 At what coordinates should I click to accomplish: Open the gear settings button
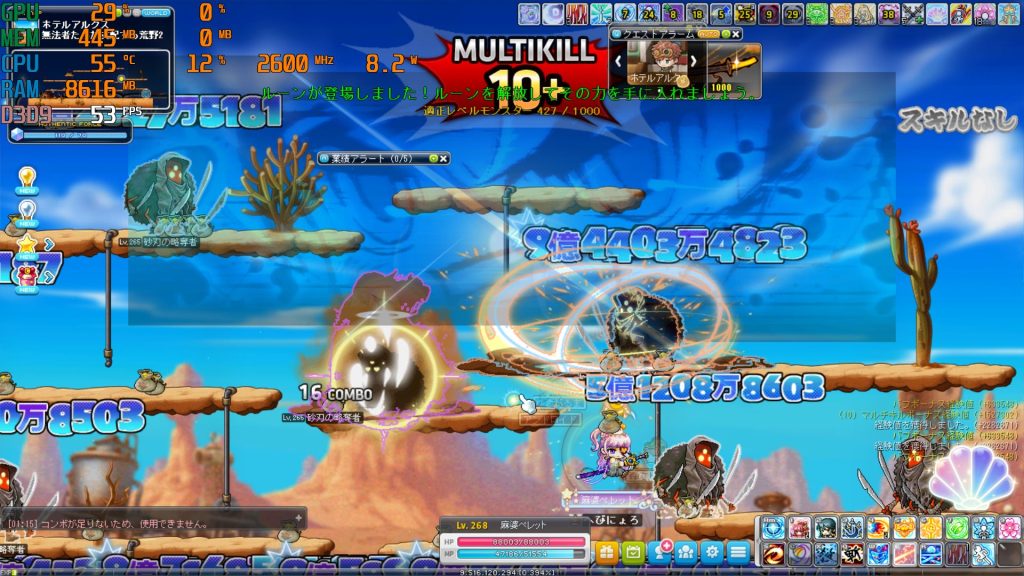pos(712,551)
